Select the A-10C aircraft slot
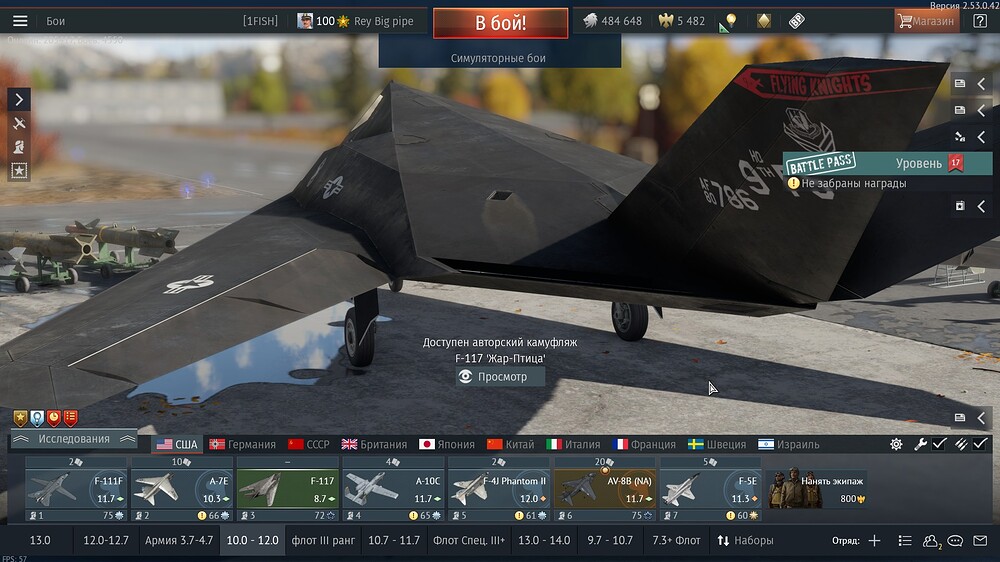The width and height of the screenshot is (1000, 562). pos(394,489)
